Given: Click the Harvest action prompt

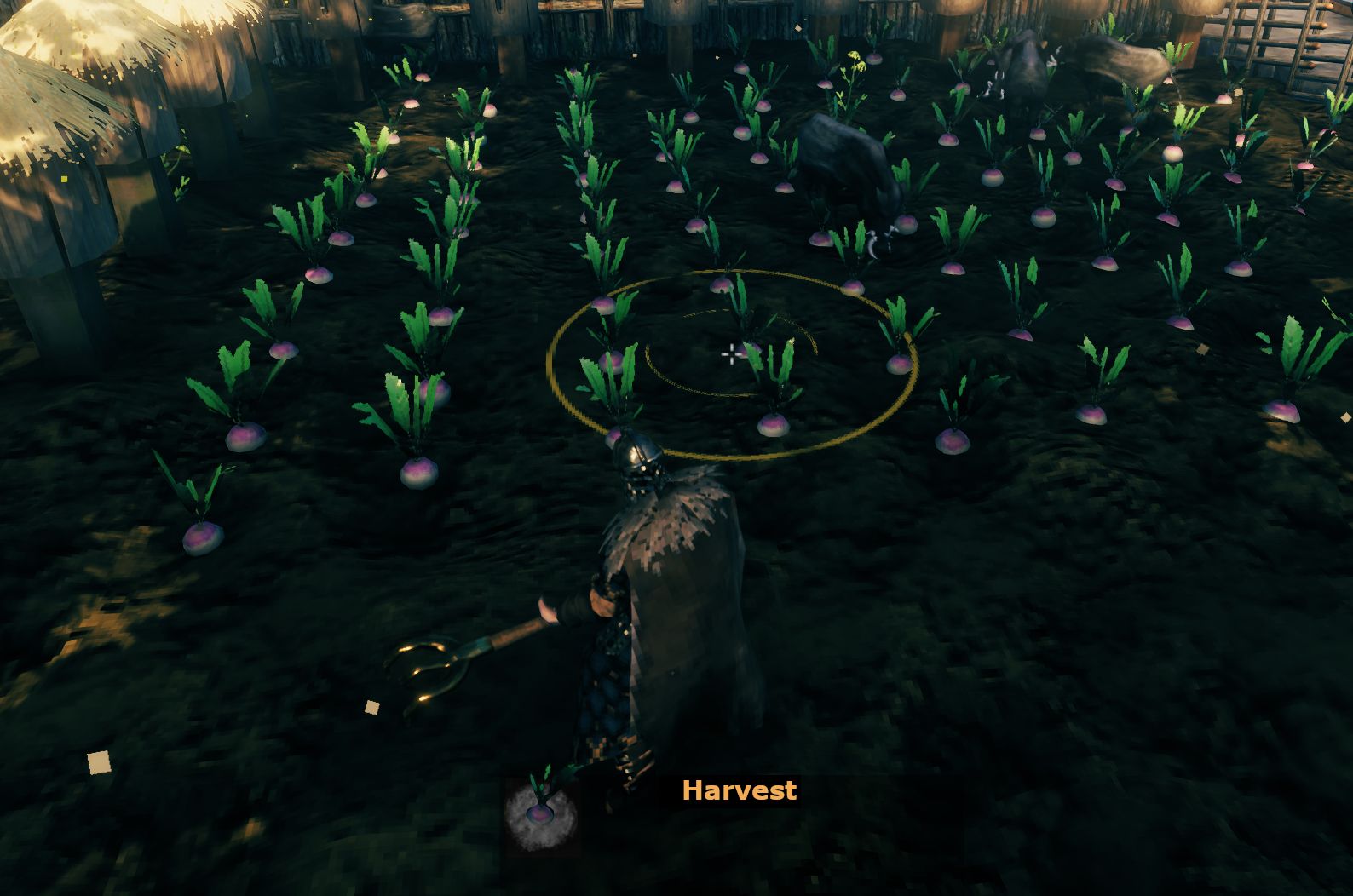Looking at the screenshot, I should click(740, 791).
